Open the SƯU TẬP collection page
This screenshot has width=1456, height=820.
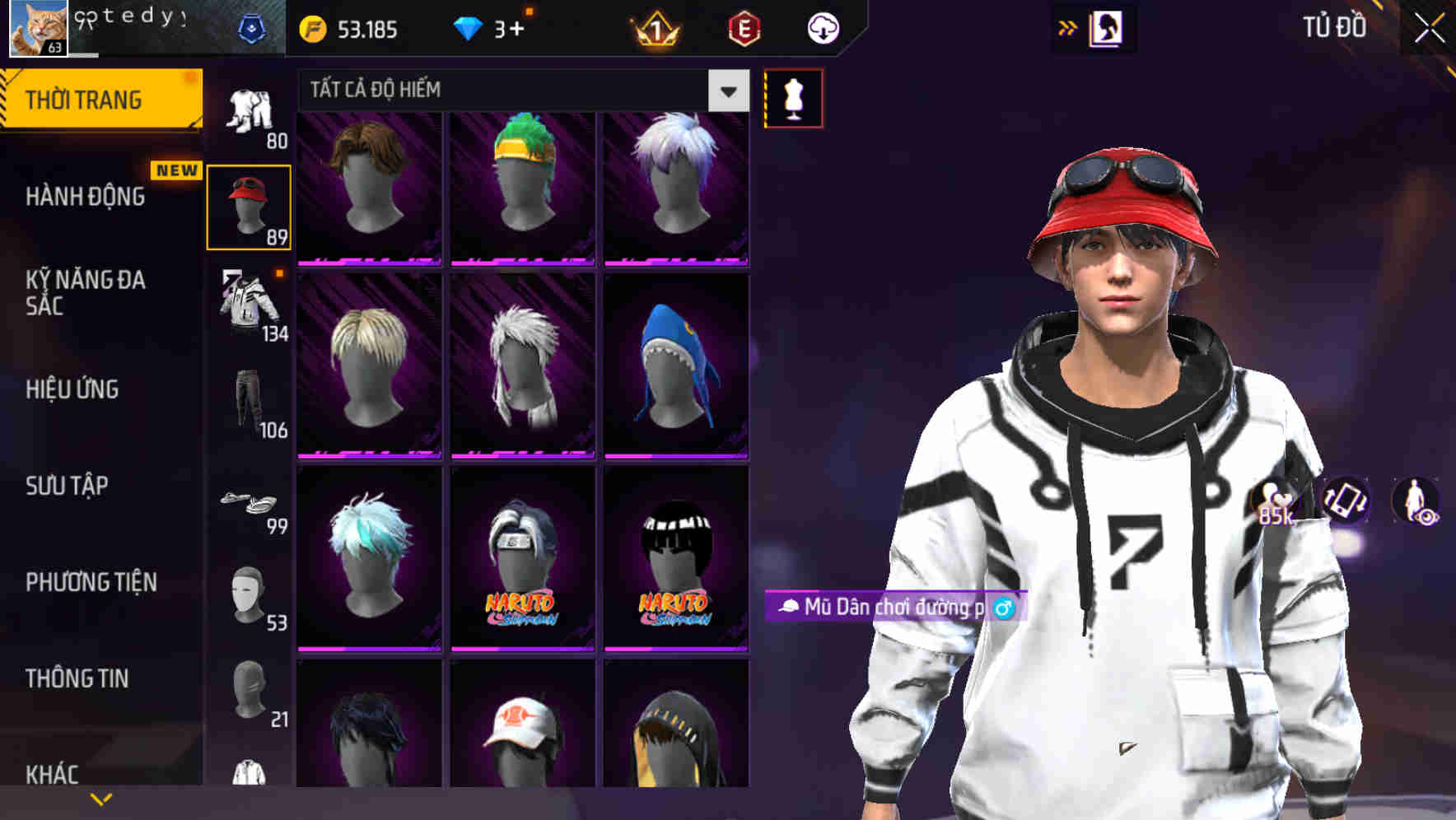(x=66, y=487)
